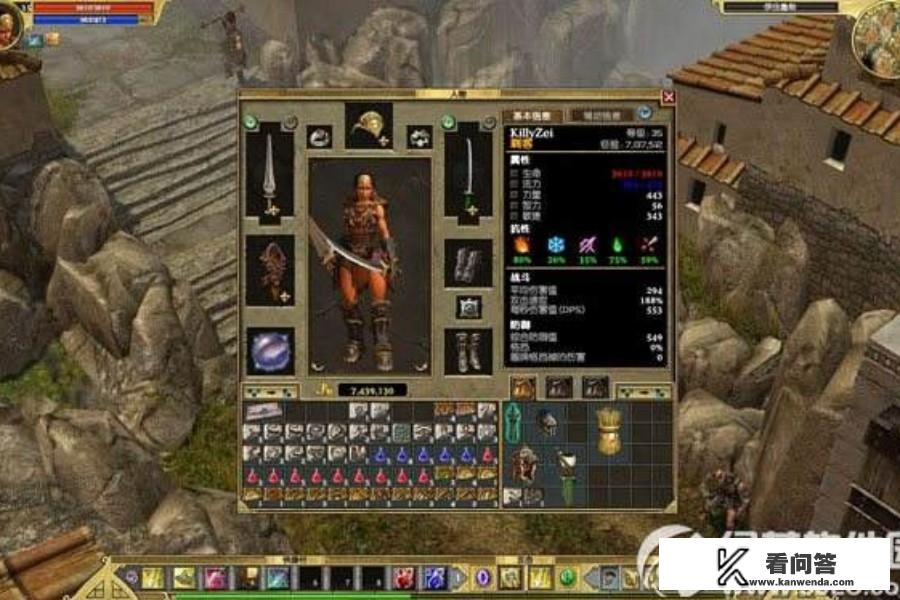The width and height of the screenshot is (900, 600).
Task: Close the character window
Action: (668, 98)
